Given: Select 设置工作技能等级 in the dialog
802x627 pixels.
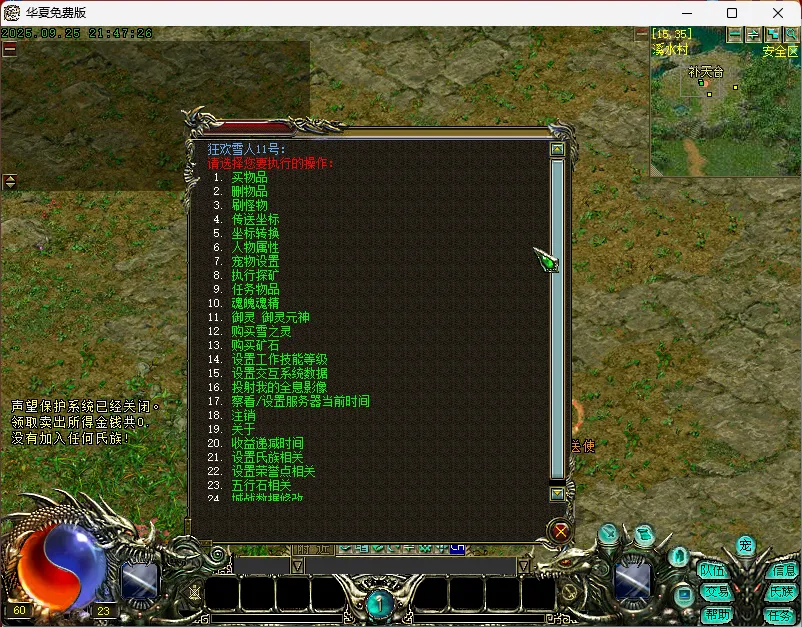Looking at the screenshot, I should tap(279, 359).
